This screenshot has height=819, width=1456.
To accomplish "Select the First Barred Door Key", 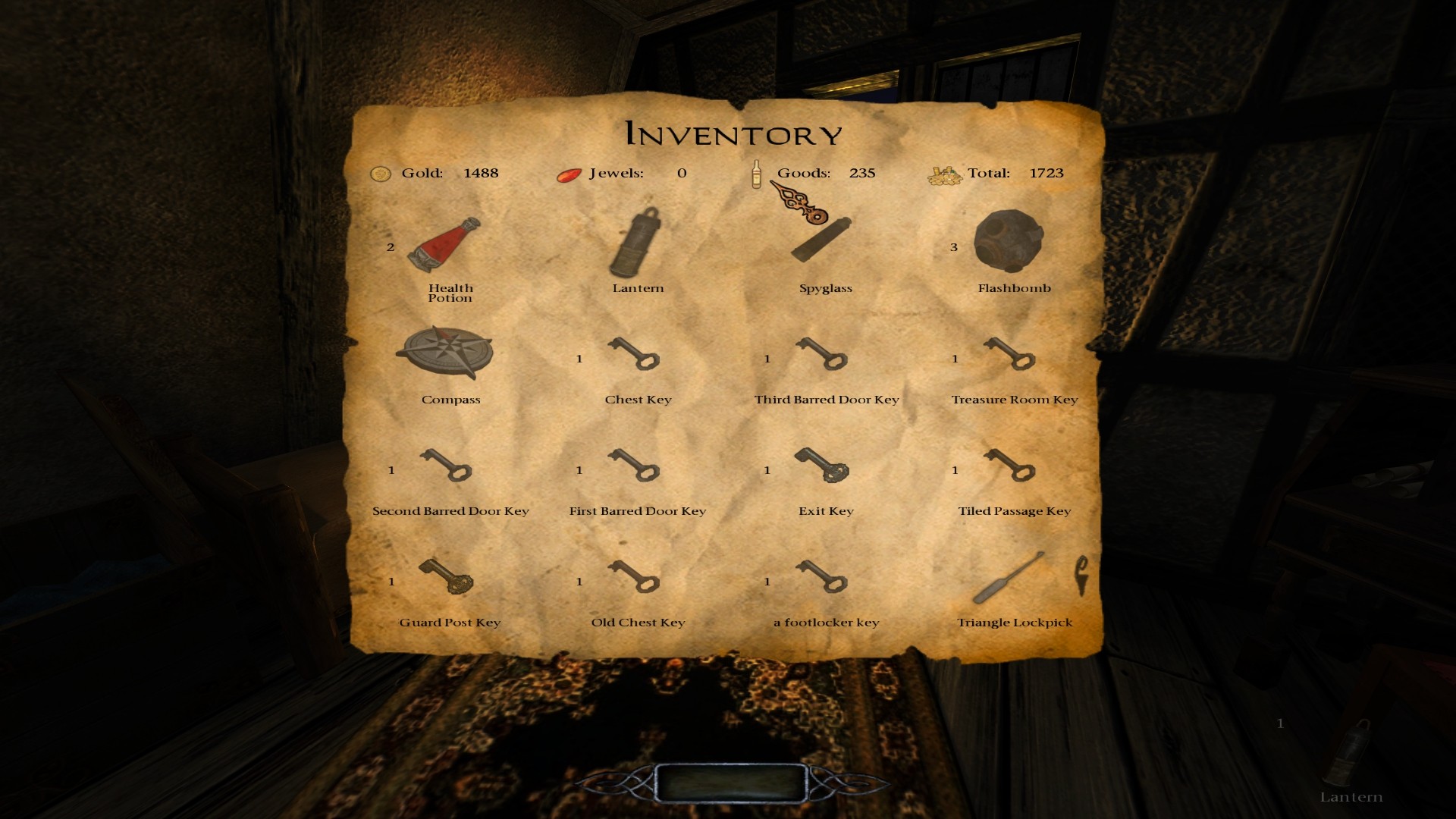I will 634,466.
